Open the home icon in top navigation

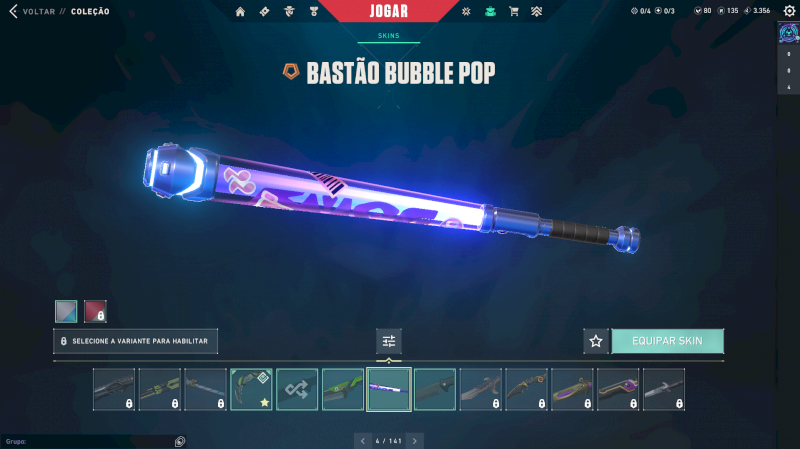point(240,12)
